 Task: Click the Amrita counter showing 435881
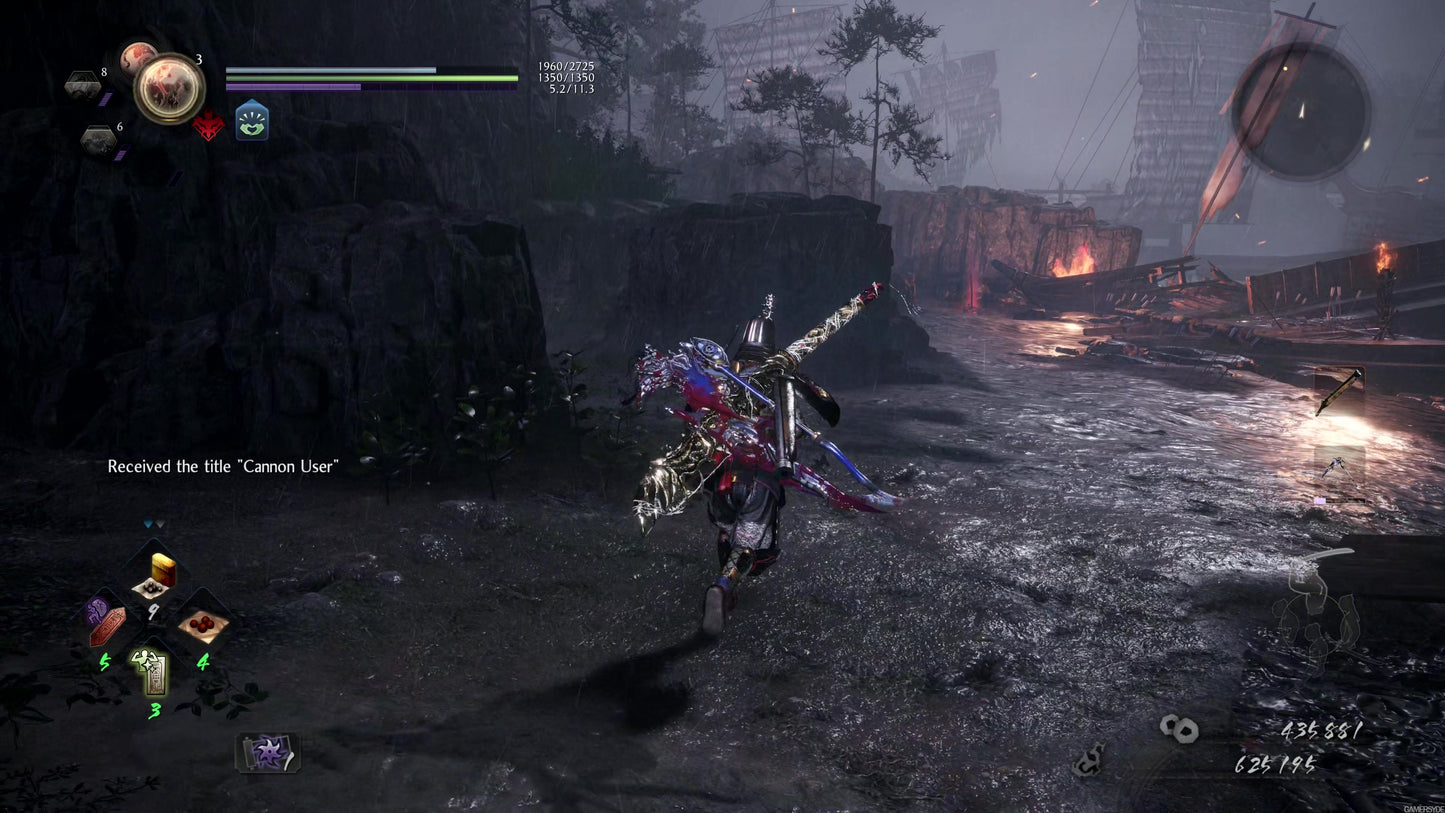click(1321, 730)
